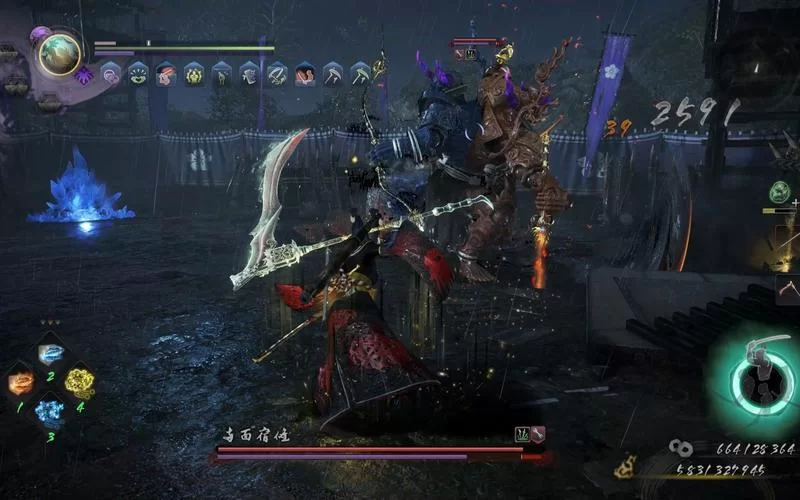Click the purple yokai shift icon under the orb
This screenshot has width=800, height=500.
tap(85, 74)
